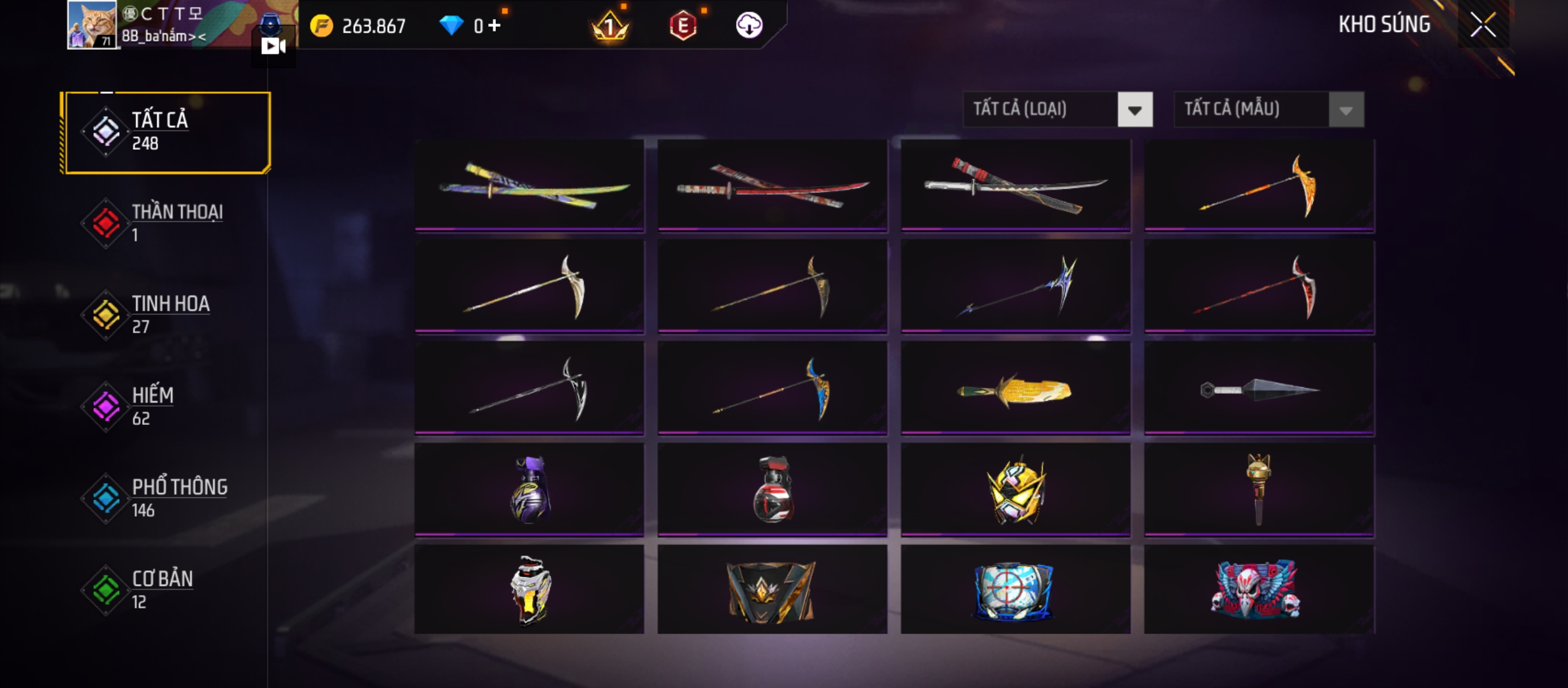This screenshot has width=1568, height=688.
Task: Open the Hiếm rarity tab
Action: [x=167, y=406]
